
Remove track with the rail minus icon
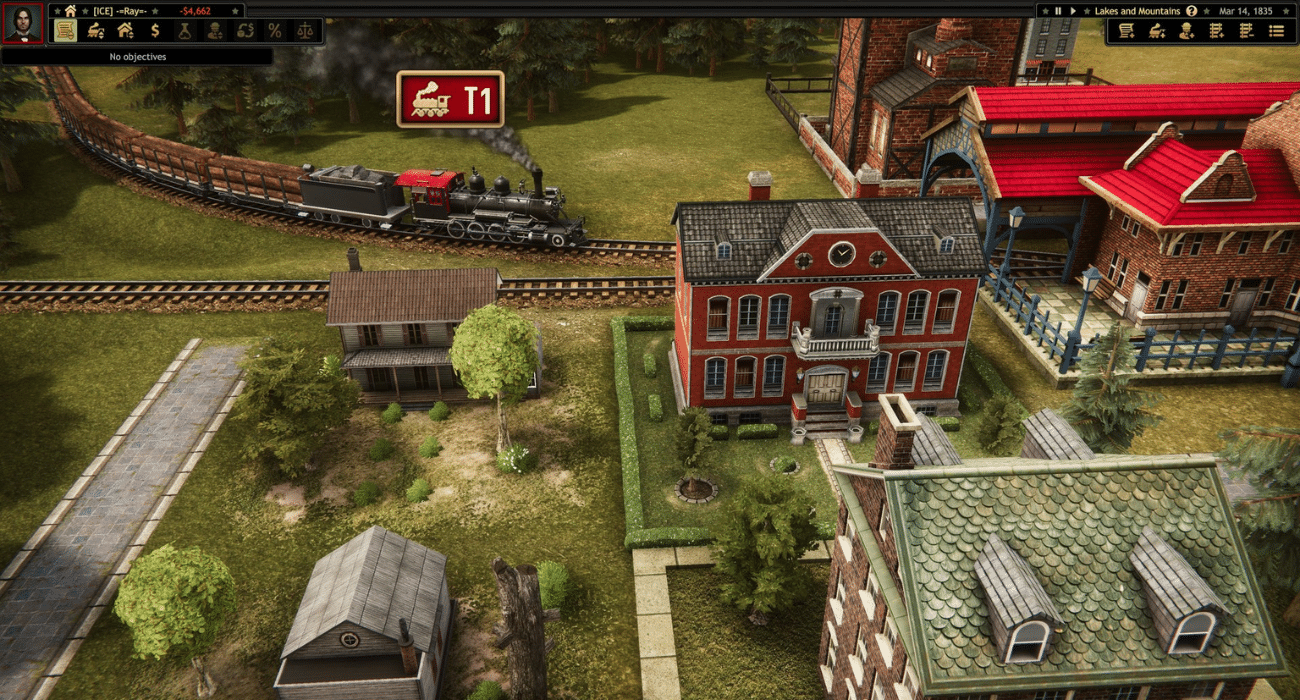[x=1246, y=31]
